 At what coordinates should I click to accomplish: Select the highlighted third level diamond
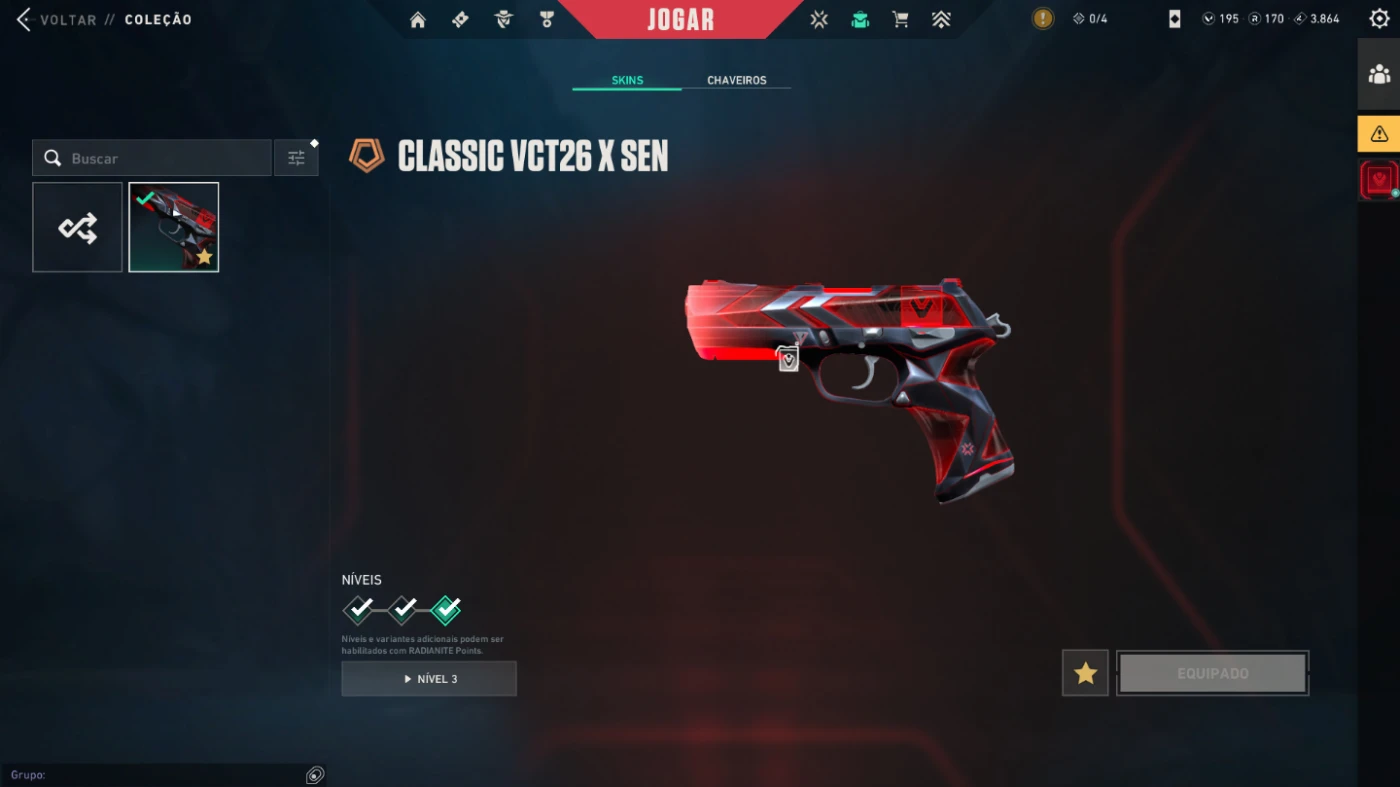446,608
